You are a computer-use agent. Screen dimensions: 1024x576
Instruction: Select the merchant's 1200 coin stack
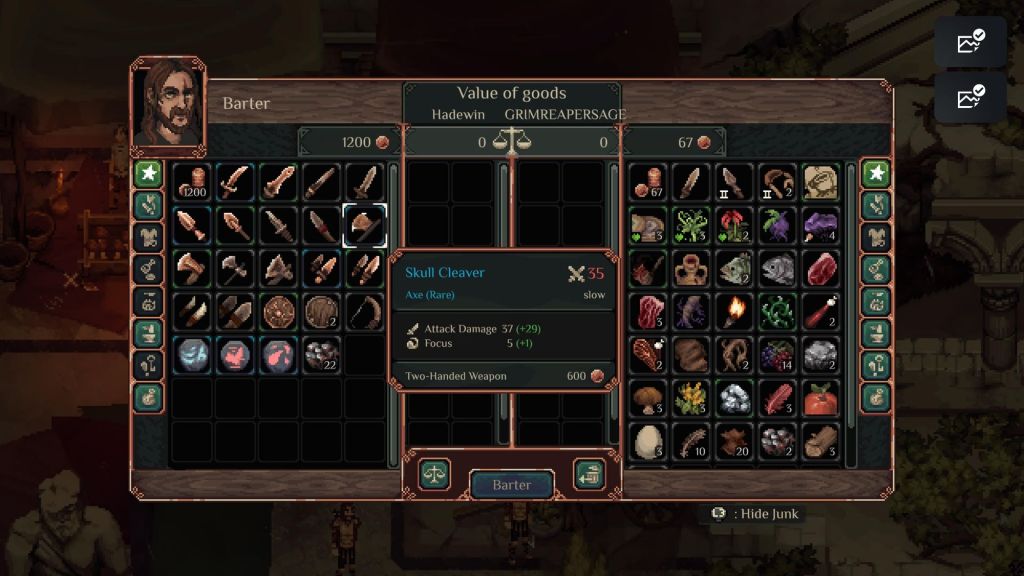click(x=191, y=183)
